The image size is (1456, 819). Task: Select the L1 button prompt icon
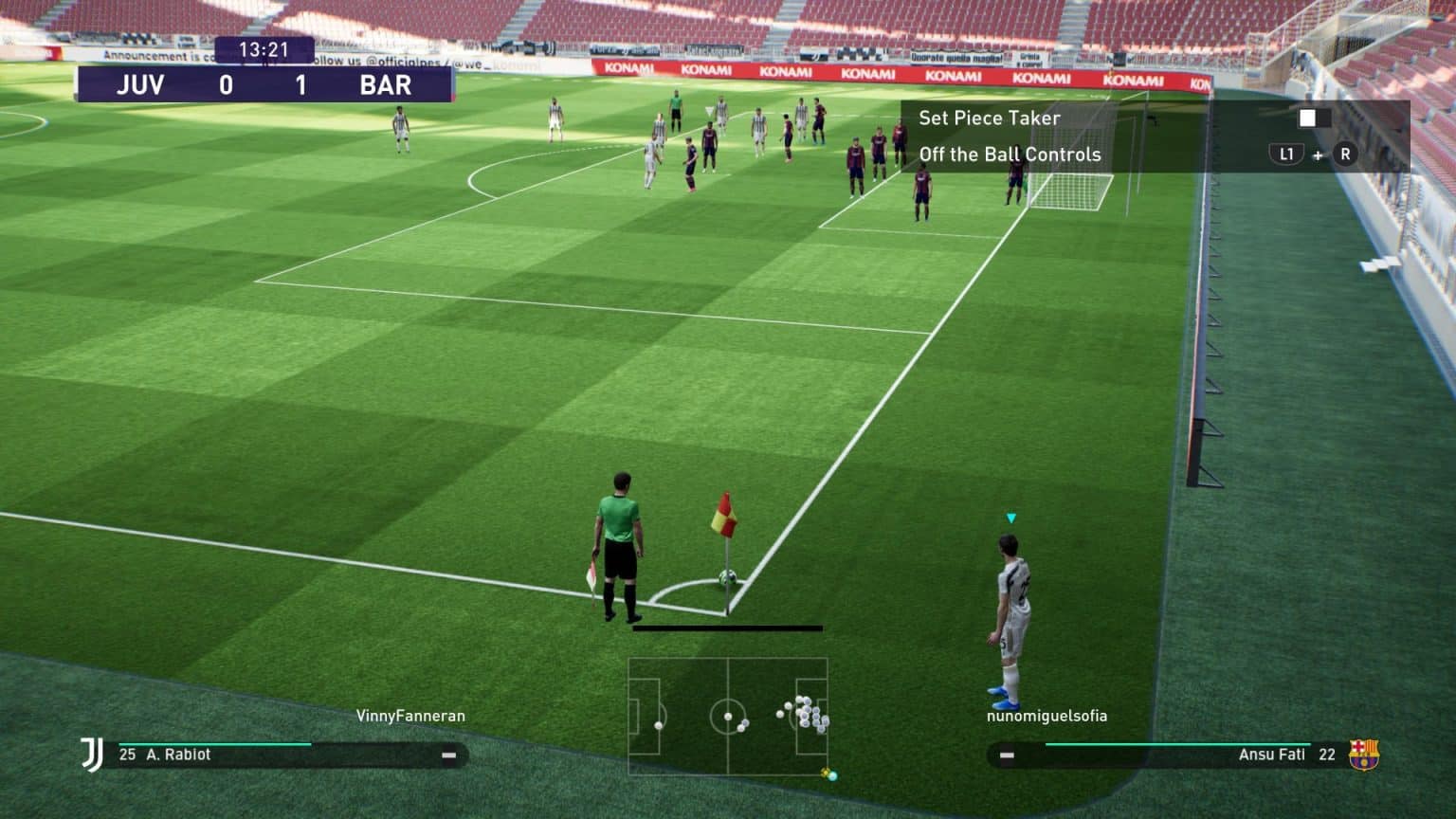coord(1286,154)
